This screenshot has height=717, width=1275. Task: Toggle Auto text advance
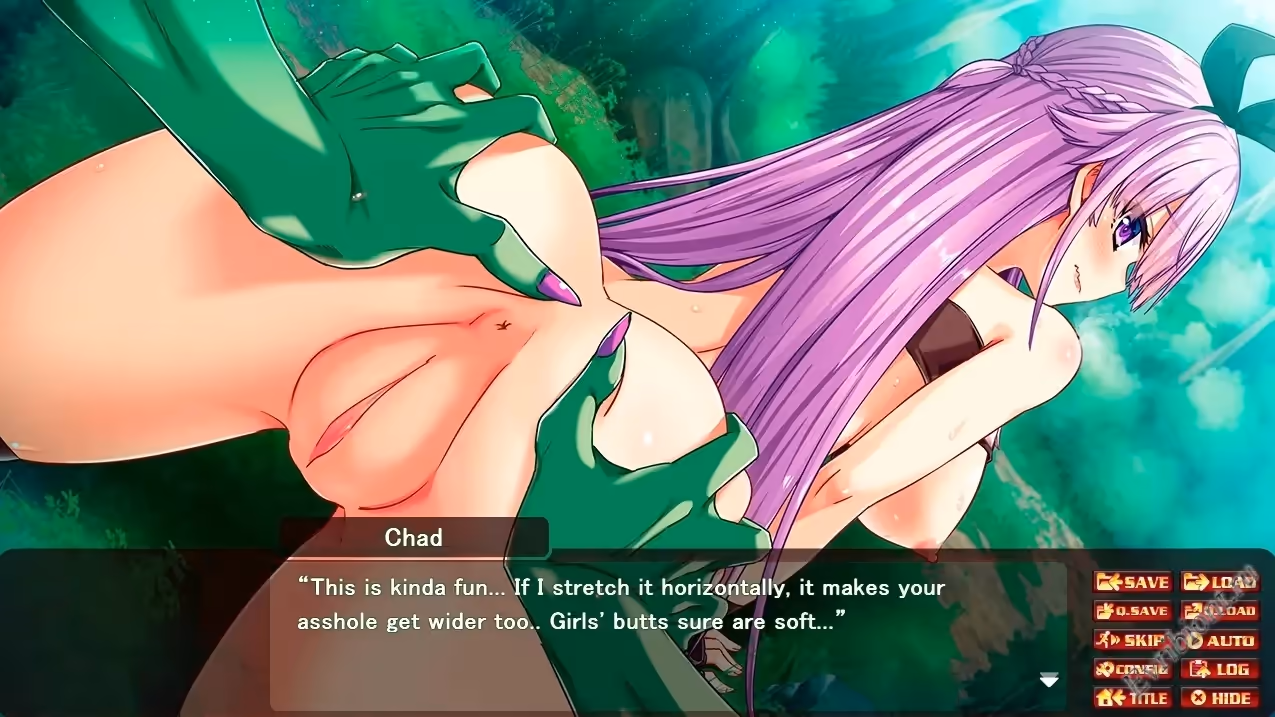[x=1218, y=640]
